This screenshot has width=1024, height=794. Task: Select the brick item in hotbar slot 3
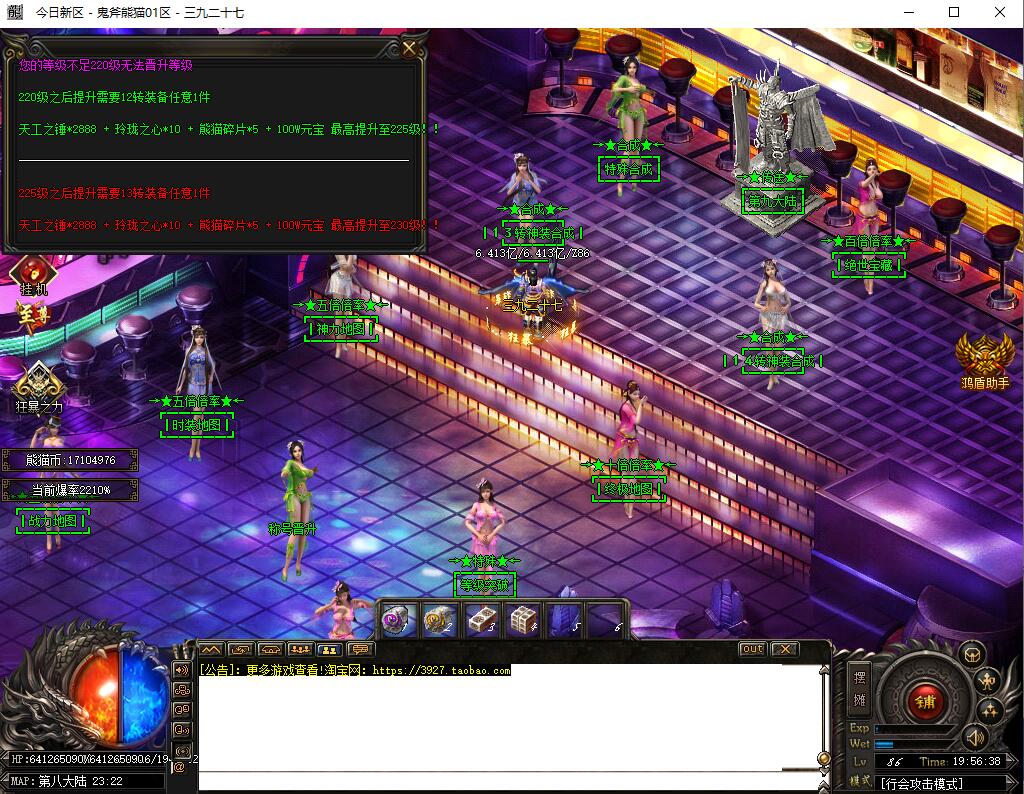pyautogui.click(x=482, y=620)
